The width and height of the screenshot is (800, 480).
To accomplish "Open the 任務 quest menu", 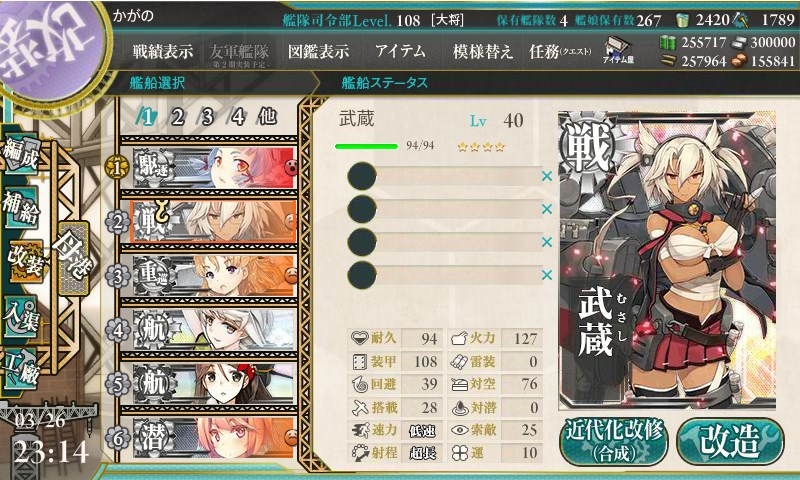I will pos(560,51).
